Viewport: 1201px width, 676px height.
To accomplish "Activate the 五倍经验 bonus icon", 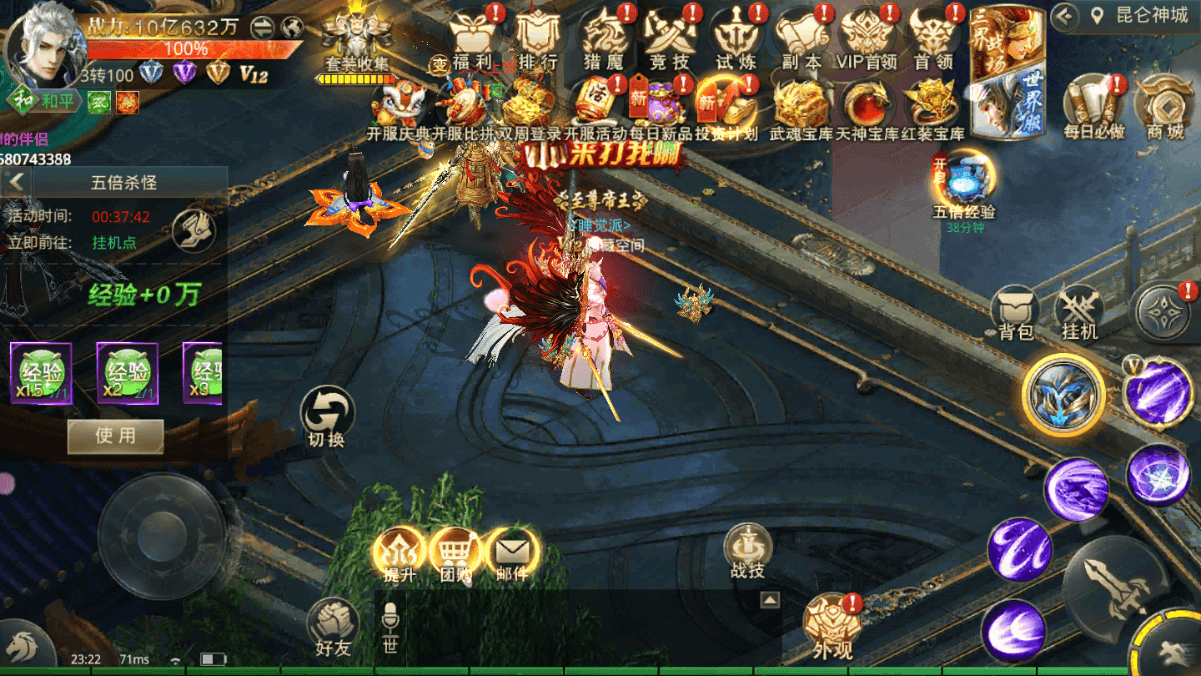I will click(x=964, y=185).
